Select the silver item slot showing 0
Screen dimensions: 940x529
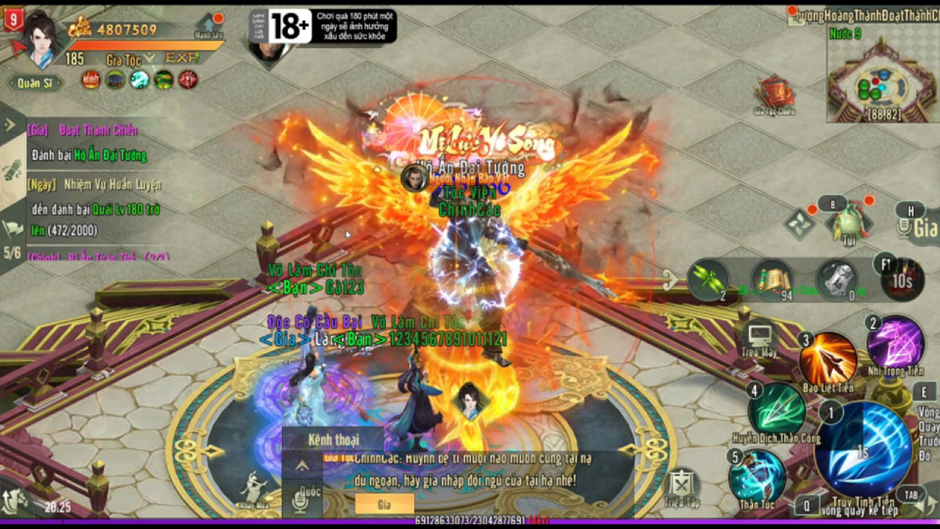[x=836, y=279]
